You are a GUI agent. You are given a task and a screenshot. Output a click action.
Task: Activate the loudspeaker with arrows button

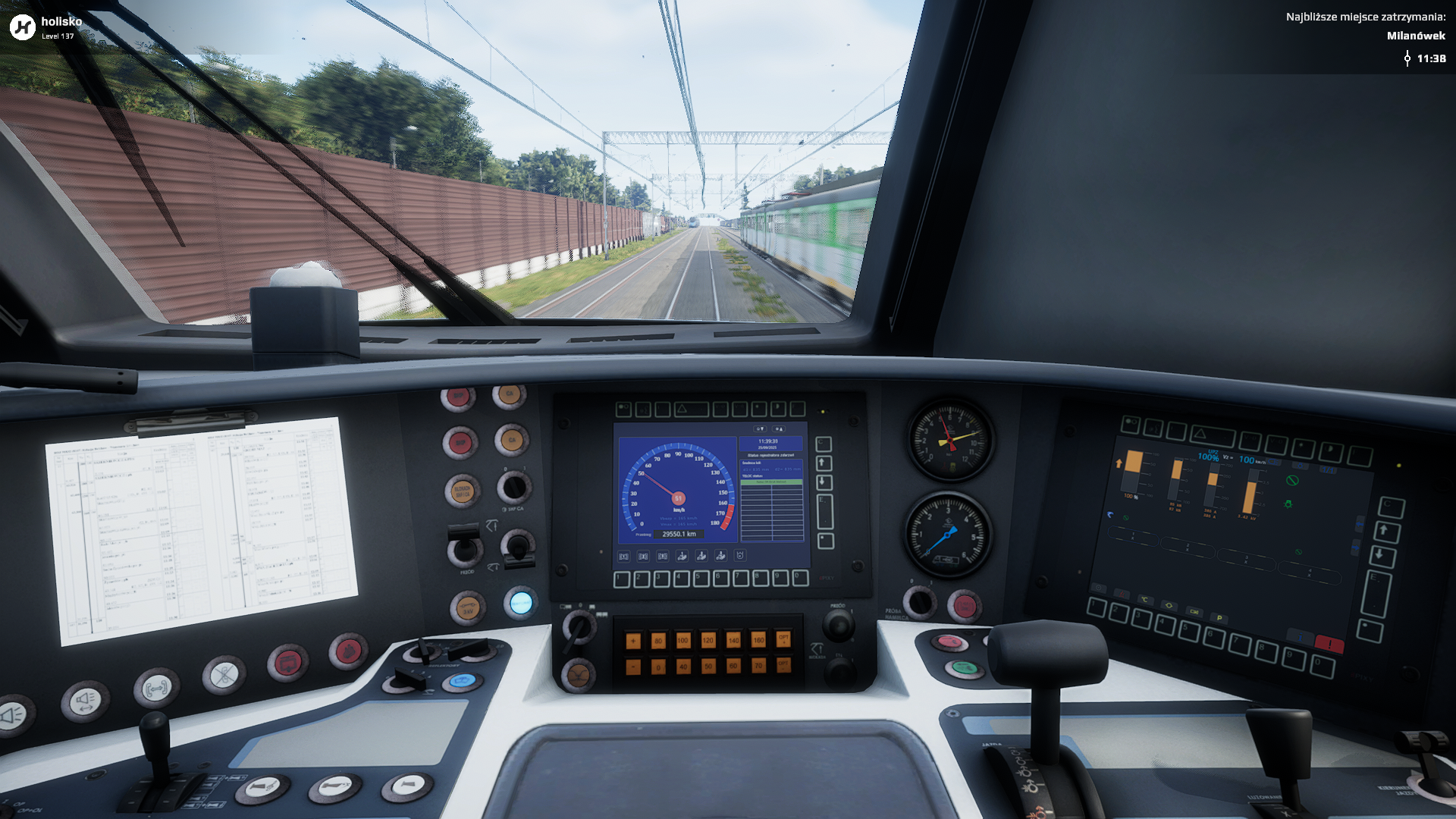click(86, 701)
